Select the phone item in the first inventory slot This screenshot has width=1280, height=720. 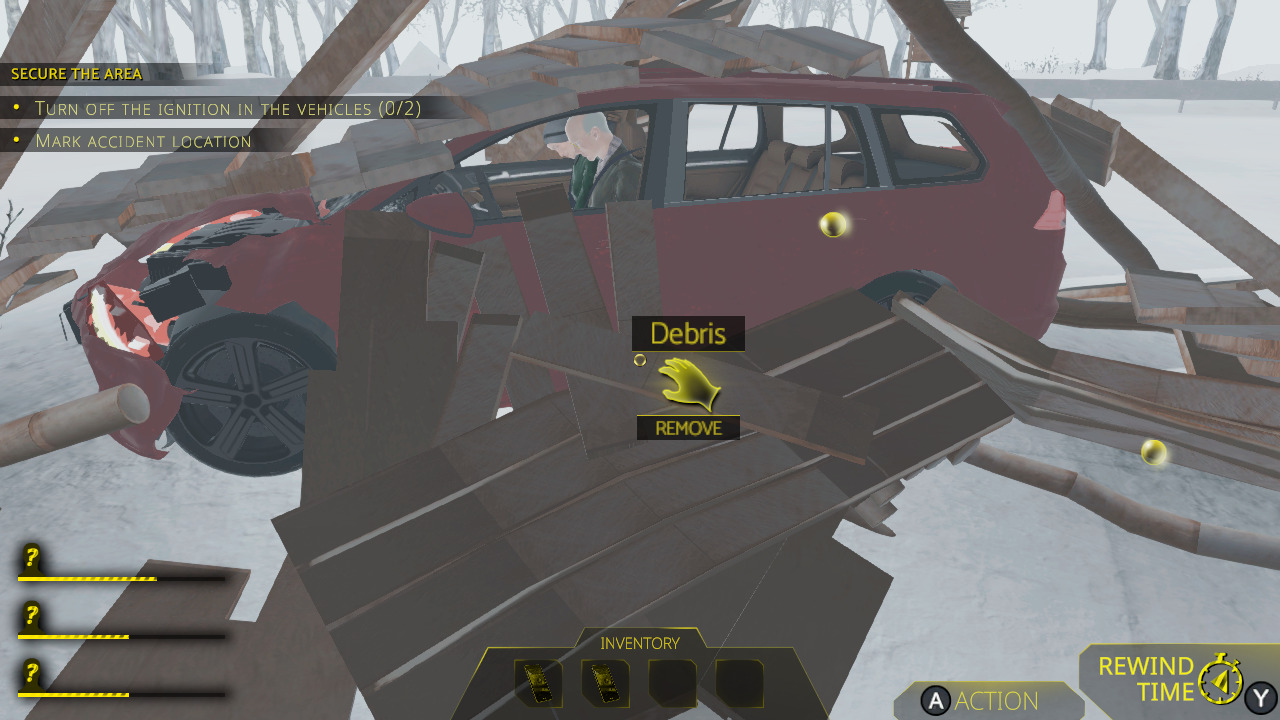[539, 682]
